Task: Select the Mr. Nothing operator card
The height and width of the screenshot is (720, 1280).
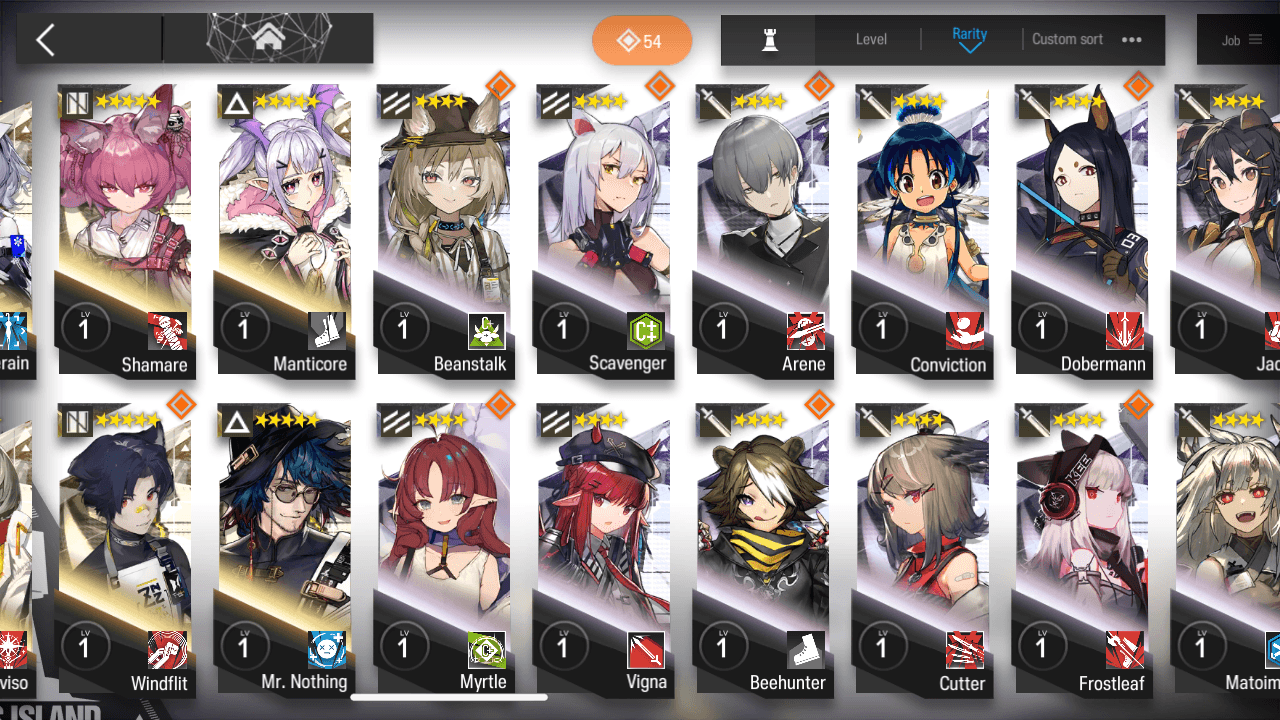Action: [x=284, y=550]
